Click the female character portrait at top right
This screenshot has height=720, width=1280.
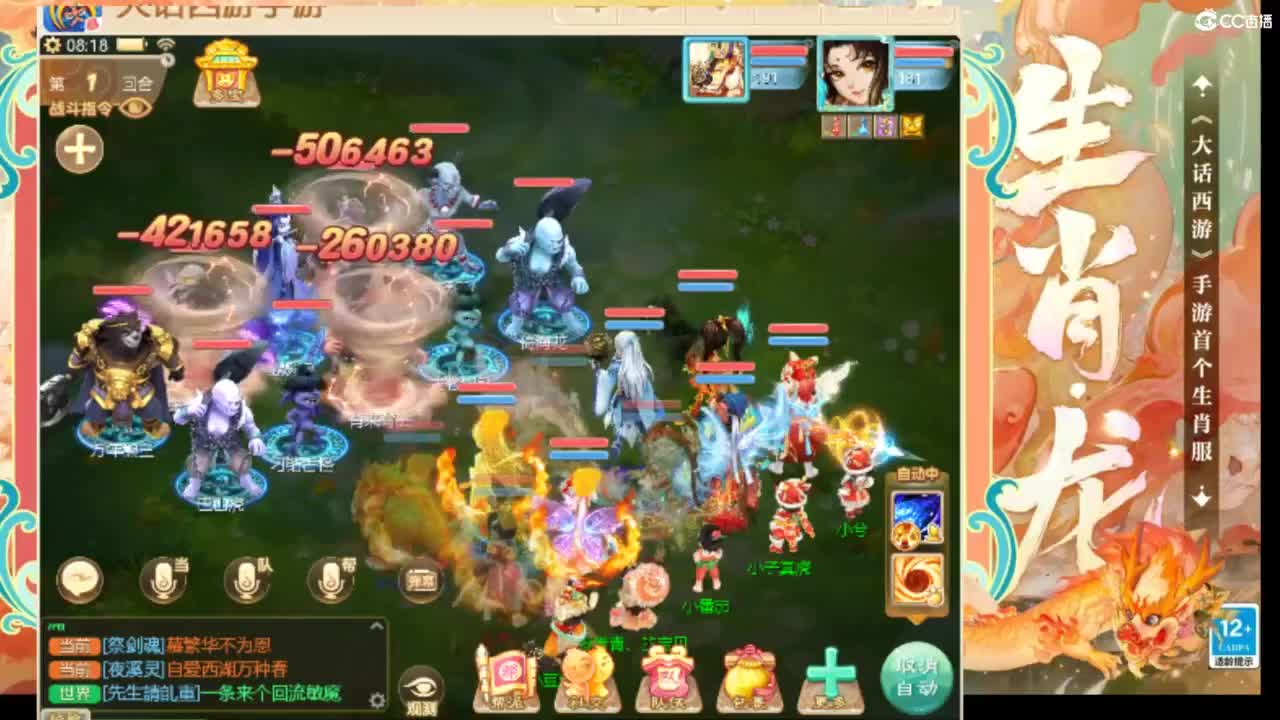pyautogui.click(x=855, y=75)
